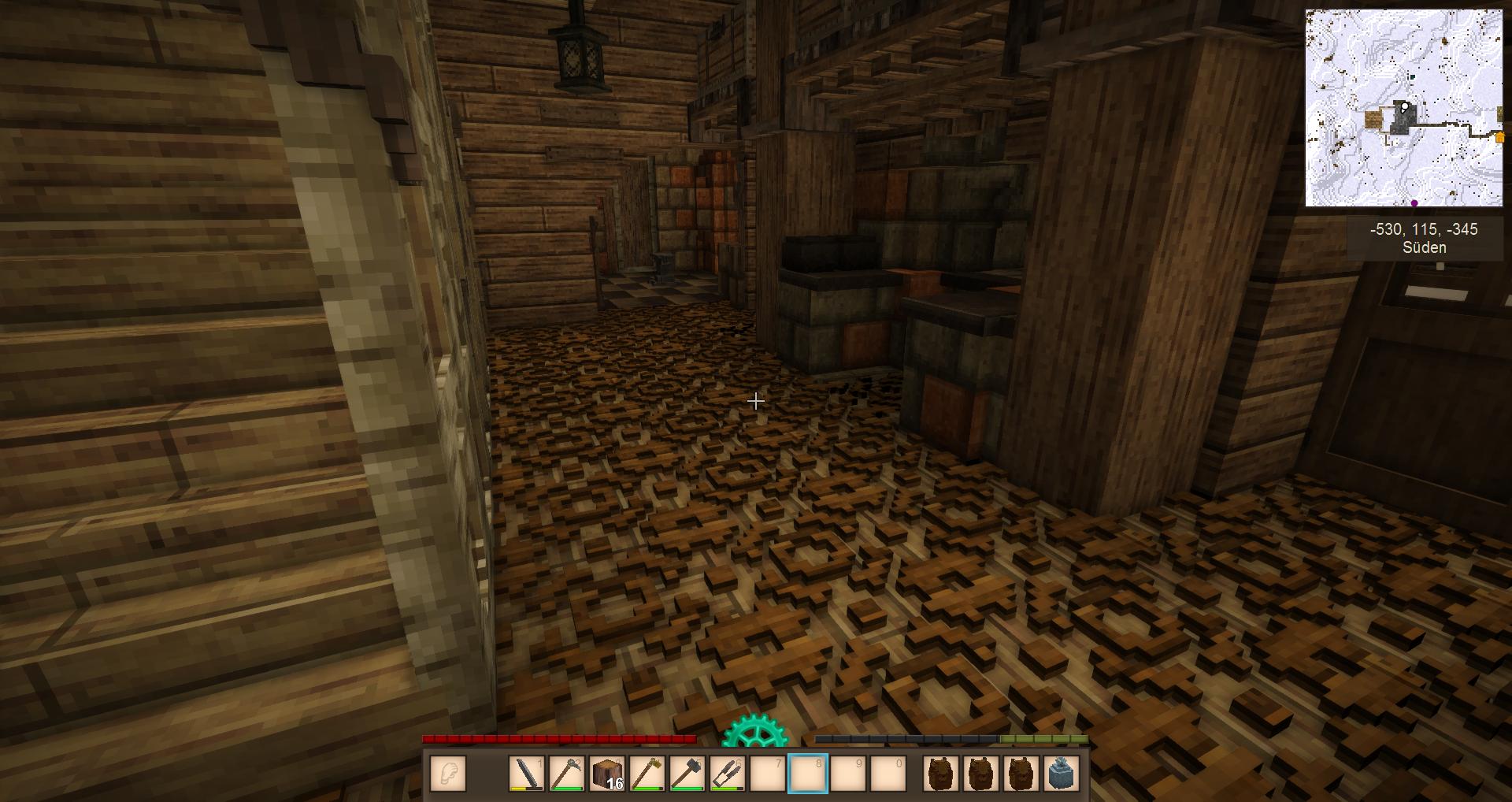Click the orange house marker on minimap

coord(1499,138)
